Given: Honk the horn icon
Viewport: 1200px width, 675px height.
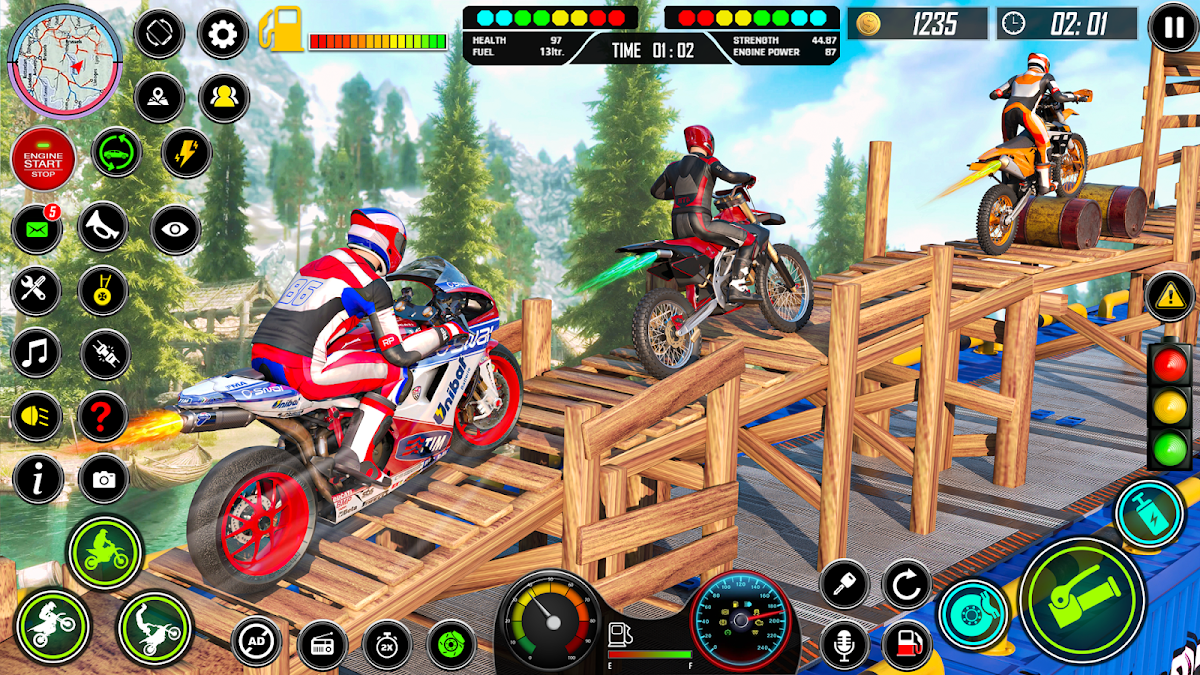Looking at the screenshot, I should tap(103, 228).
